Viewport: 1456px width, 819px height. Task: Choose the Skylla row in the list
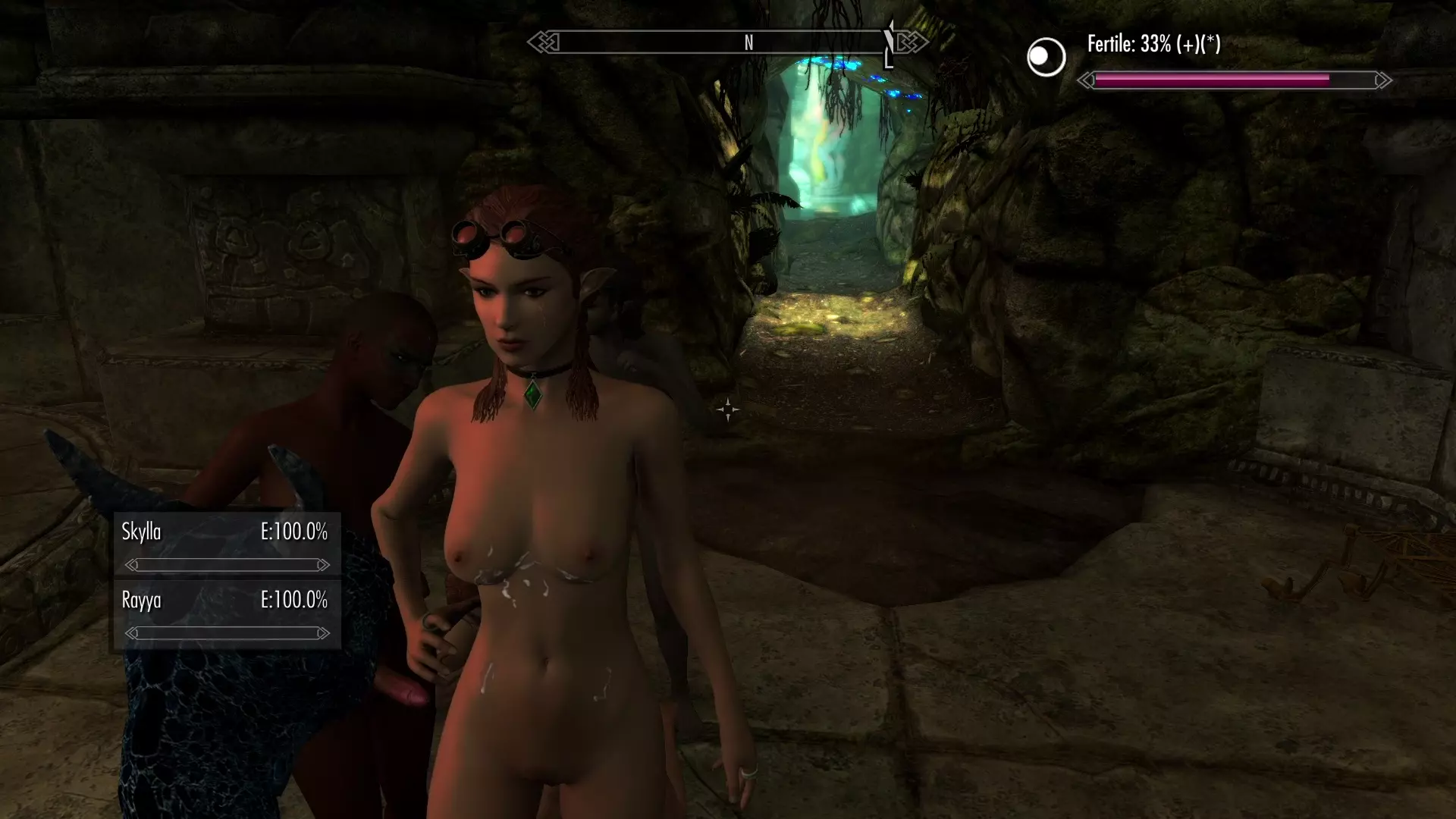pyautogui.click(x=226, y=544)
